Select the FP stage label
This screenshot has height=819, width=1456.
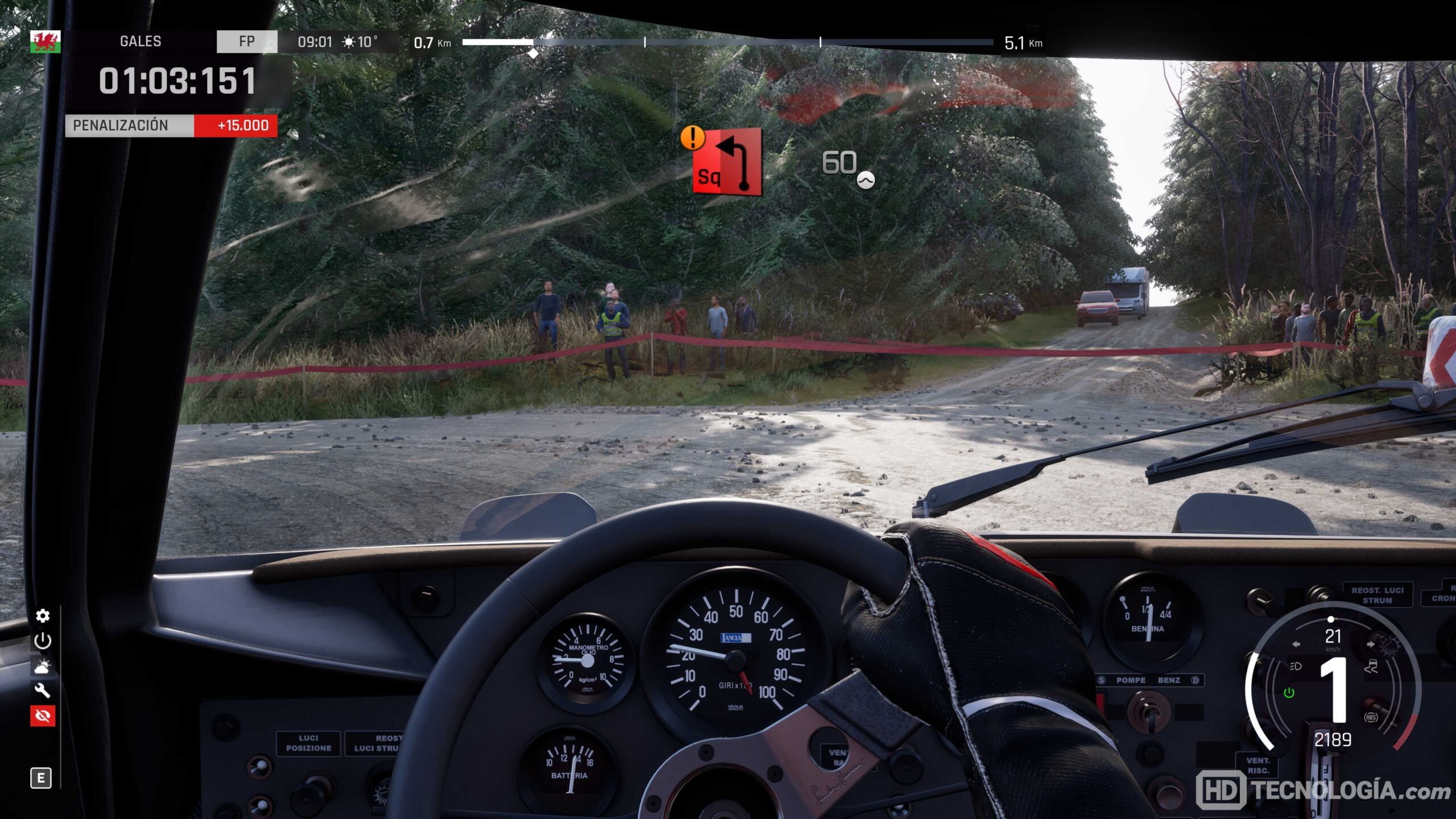tap(247, 42)
